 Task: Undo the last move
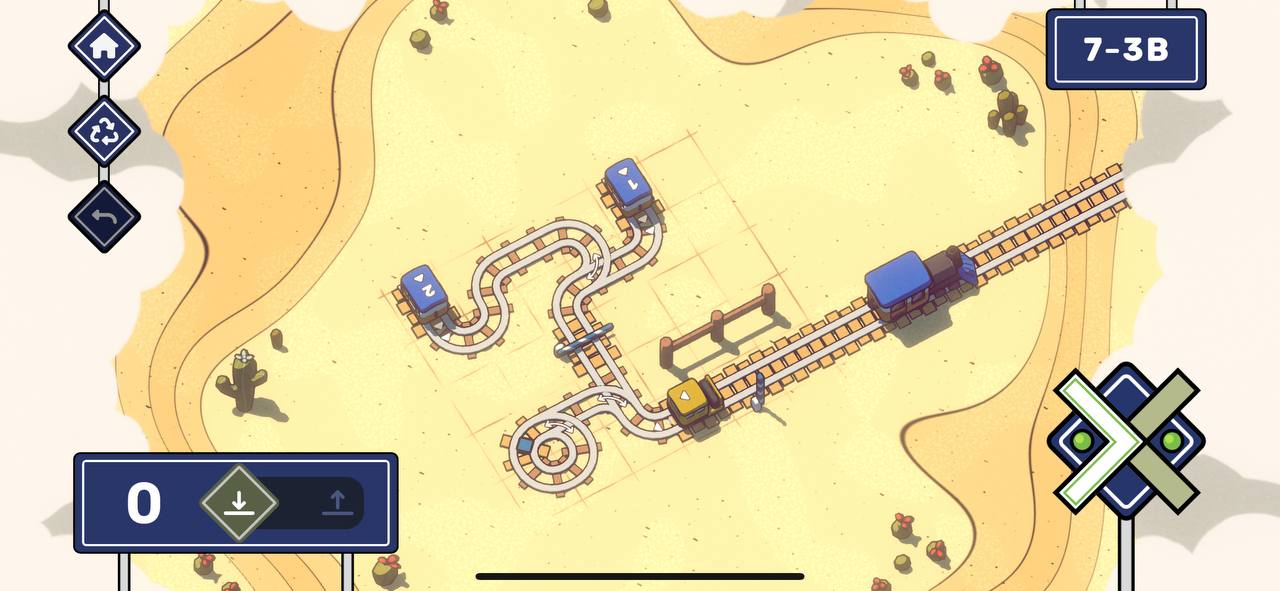click(x=104, y=216)
